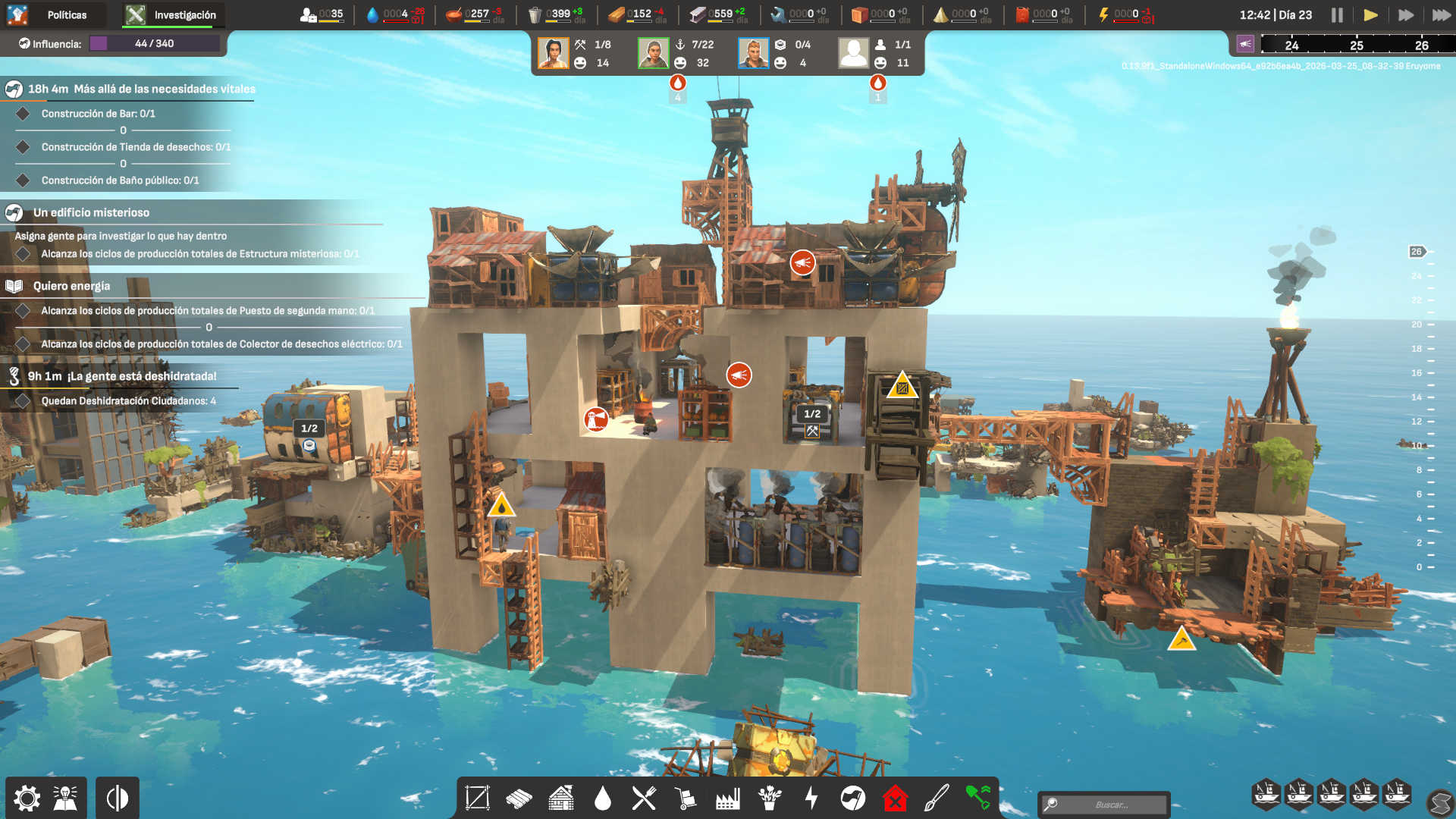The image size is (1456, 819).
Task: Open the lightbulb book encyclopedia
Action: (66, 798)
